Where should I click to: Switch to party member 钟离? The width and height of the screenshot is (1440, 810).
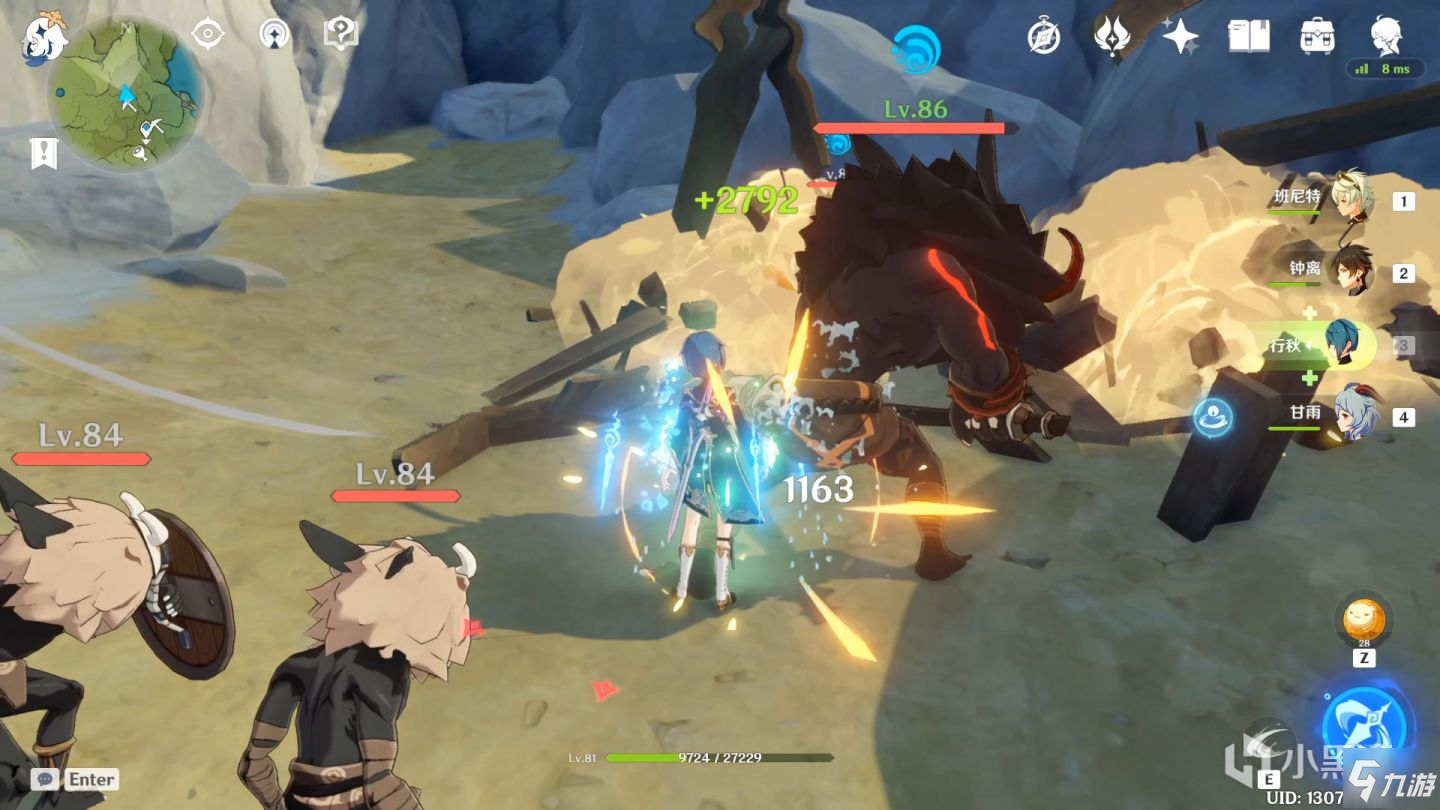click(1352, 271)
